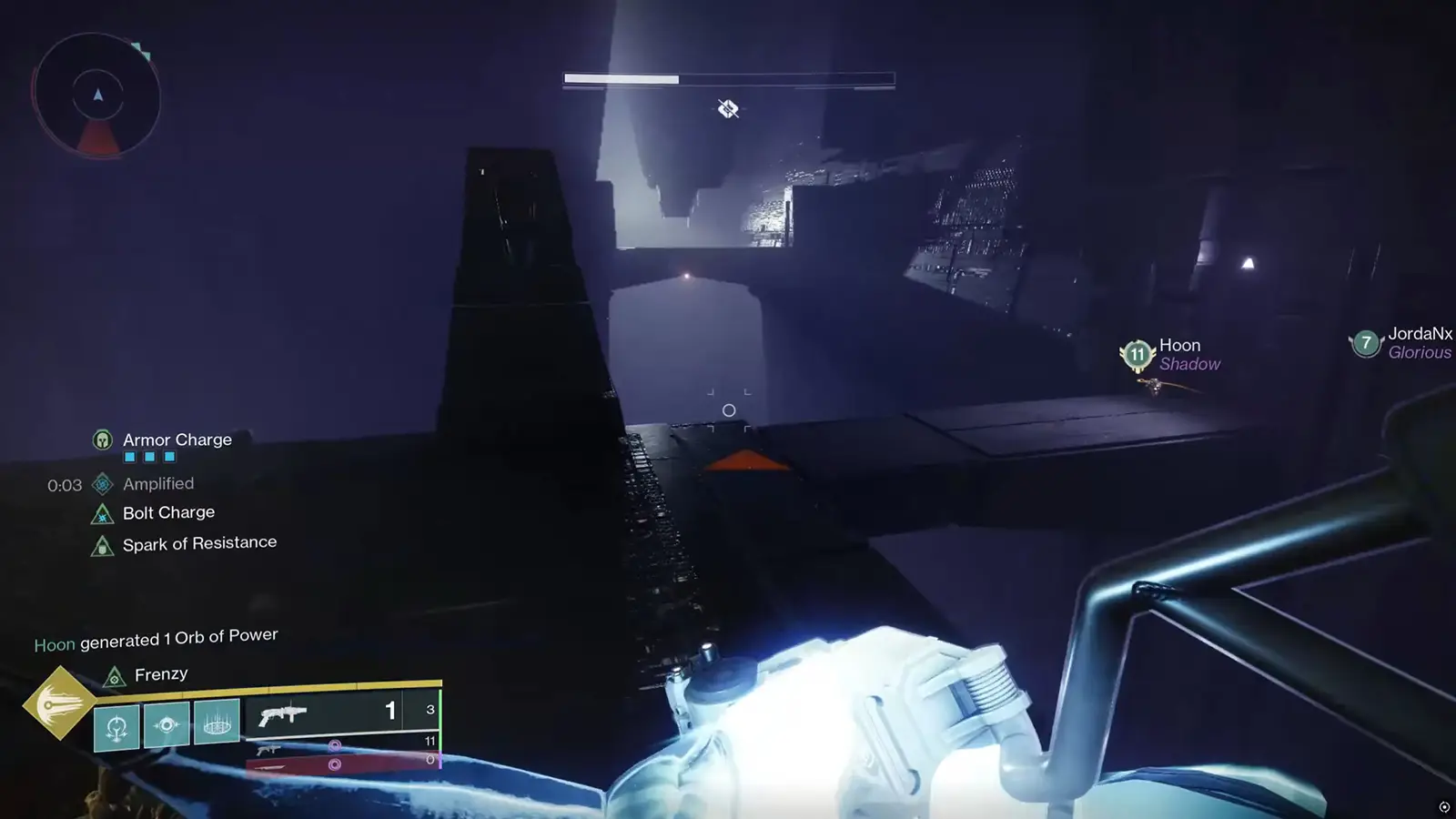Click the circular radar in the corner
Screen dimensions: 1456x819
click(97, 96)
